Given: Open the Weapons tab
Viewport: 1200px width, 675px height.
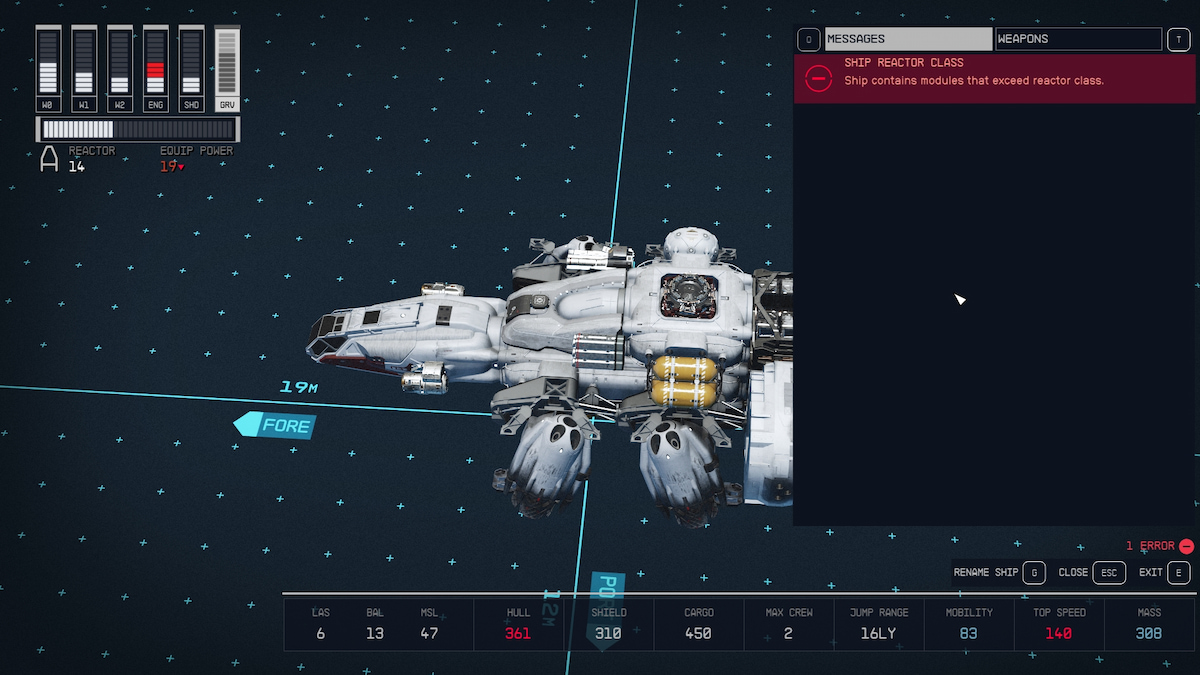Looking at the screenshot, I should (1078, 39).
